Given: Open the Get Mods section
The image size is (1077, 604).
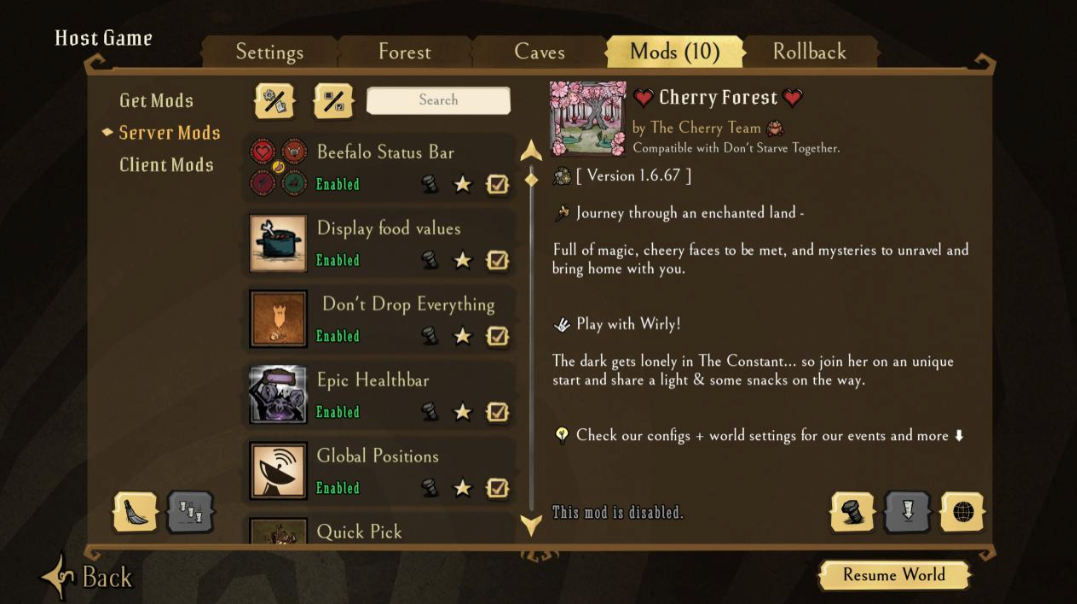Looking at the screenshot, I should point(156,100).
